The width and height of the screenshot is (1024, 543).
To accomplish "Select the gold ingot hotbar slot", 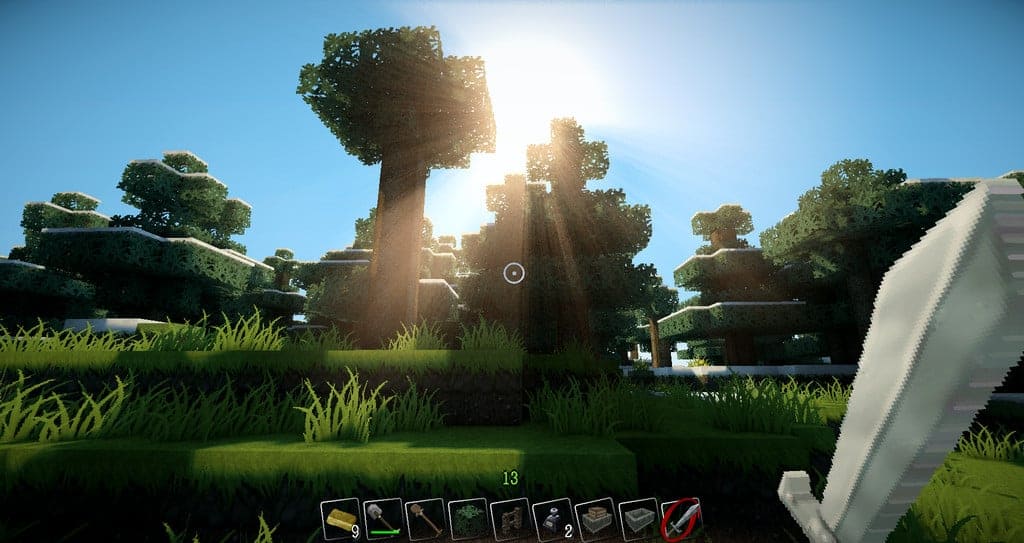I will (x=340, y=519).
